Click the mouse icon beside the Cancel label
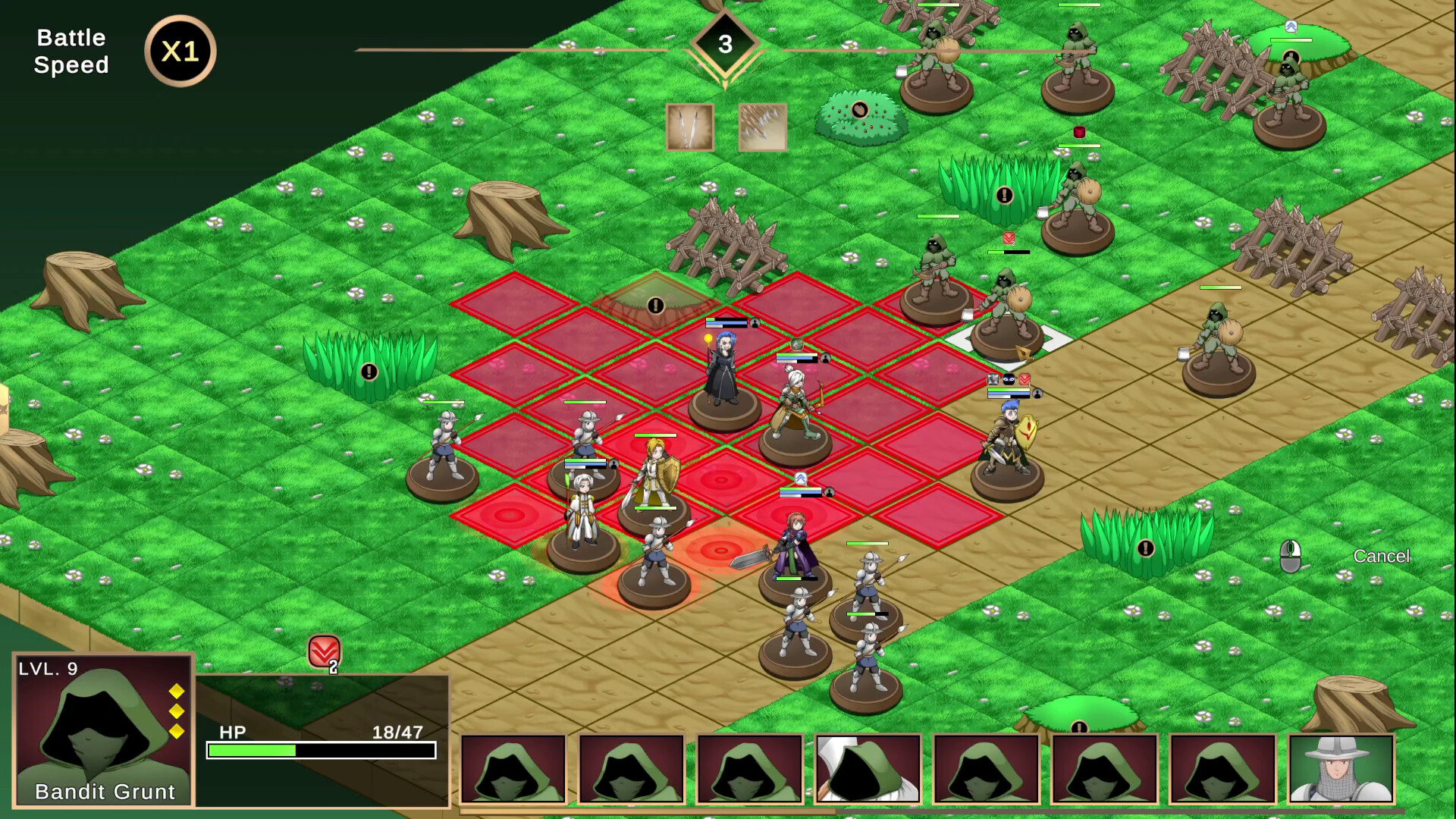This screenshot has height=819, width=1456. pyautogui.click(x=1292, y=556)
